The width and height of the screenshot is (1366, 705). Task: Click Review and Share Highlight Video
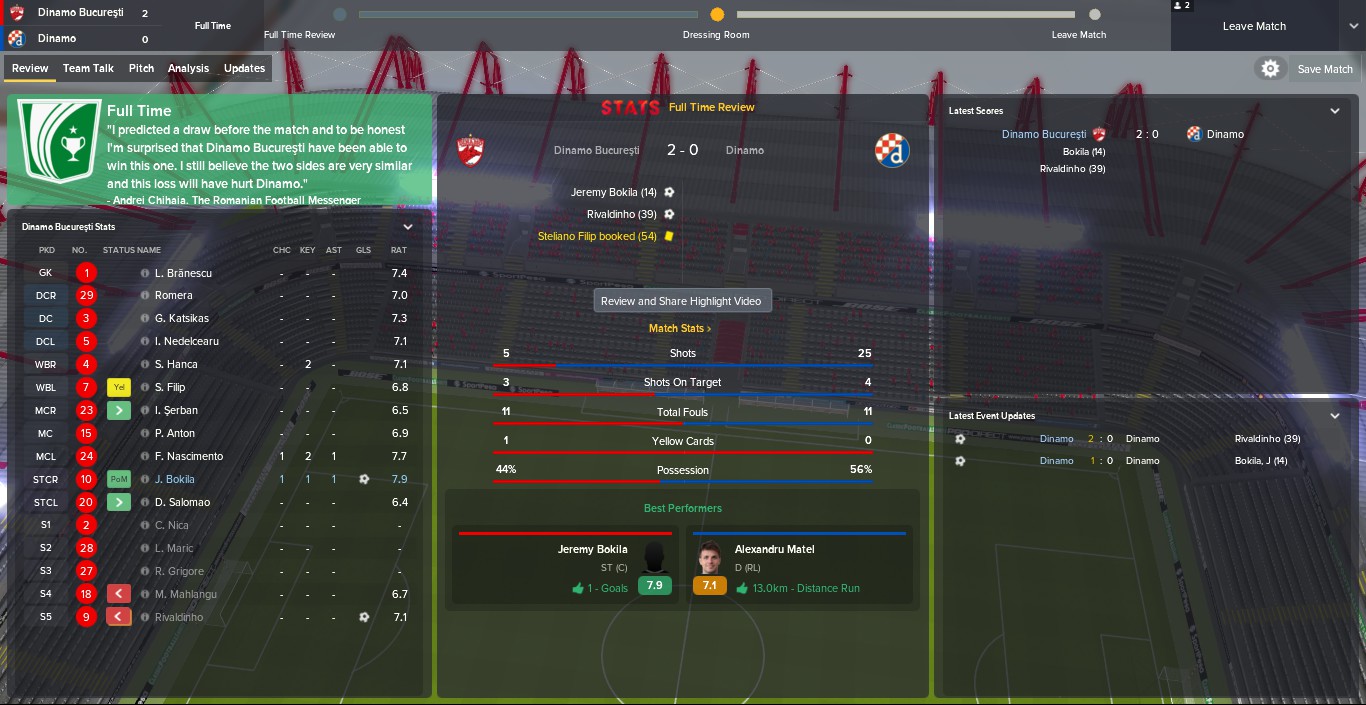coord(682,301)
